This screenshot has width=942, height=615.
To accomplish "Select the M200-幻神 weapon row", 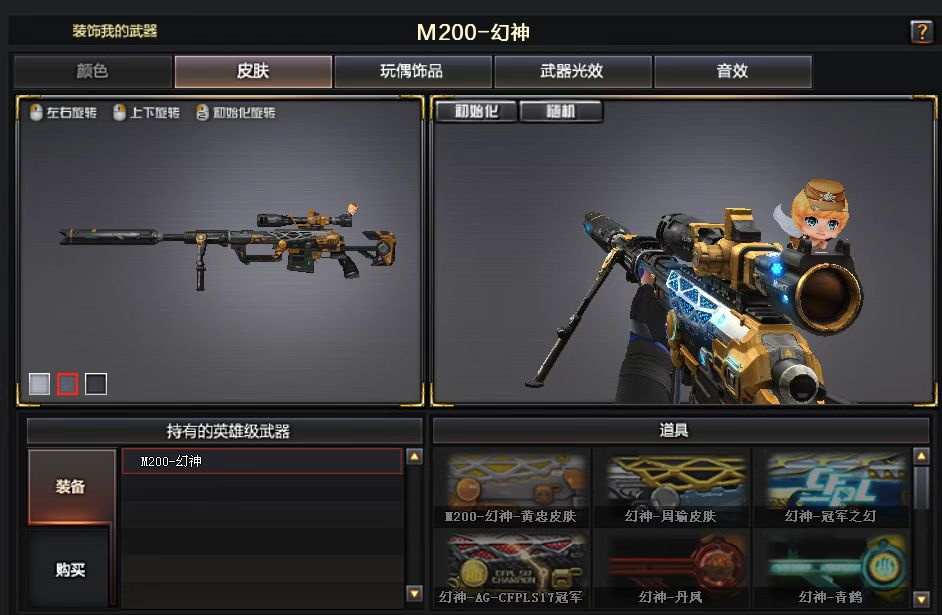I will [262, 462].
